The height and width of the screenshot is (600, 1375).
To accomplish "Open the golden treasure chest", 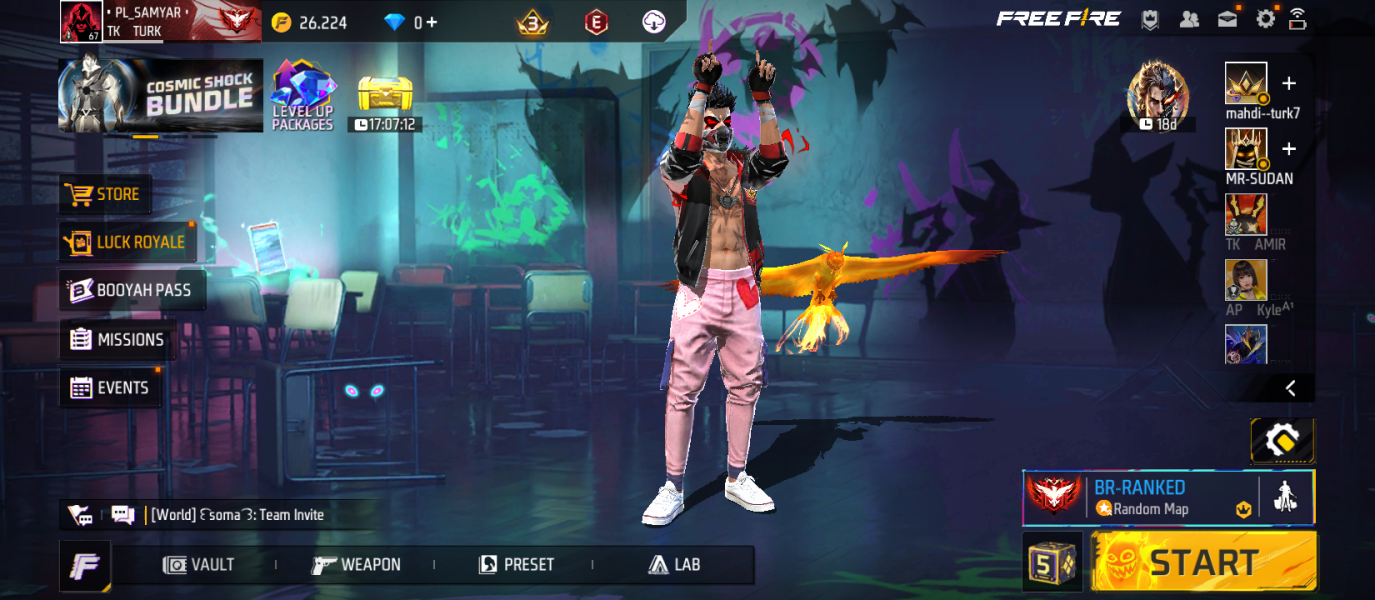I will (x=385, y=96).
